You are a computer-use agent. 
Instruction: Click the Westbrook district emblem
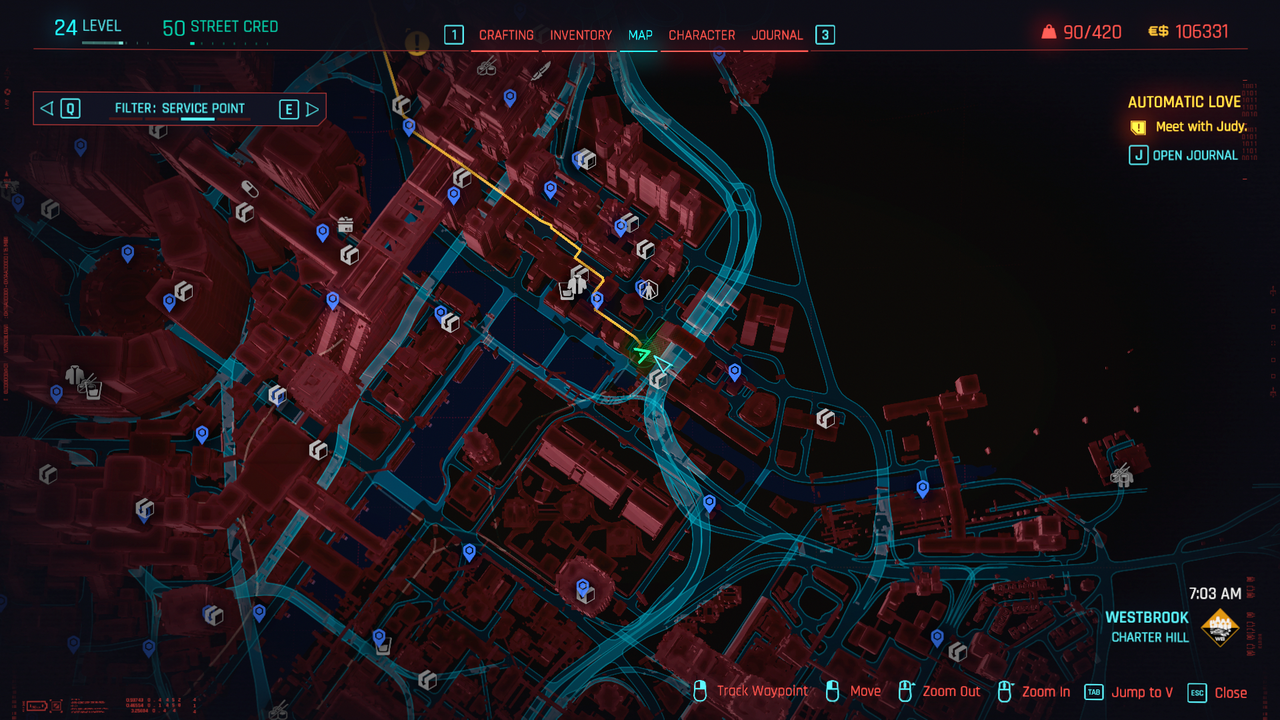pyautogui.click(x=1220, y=627)
